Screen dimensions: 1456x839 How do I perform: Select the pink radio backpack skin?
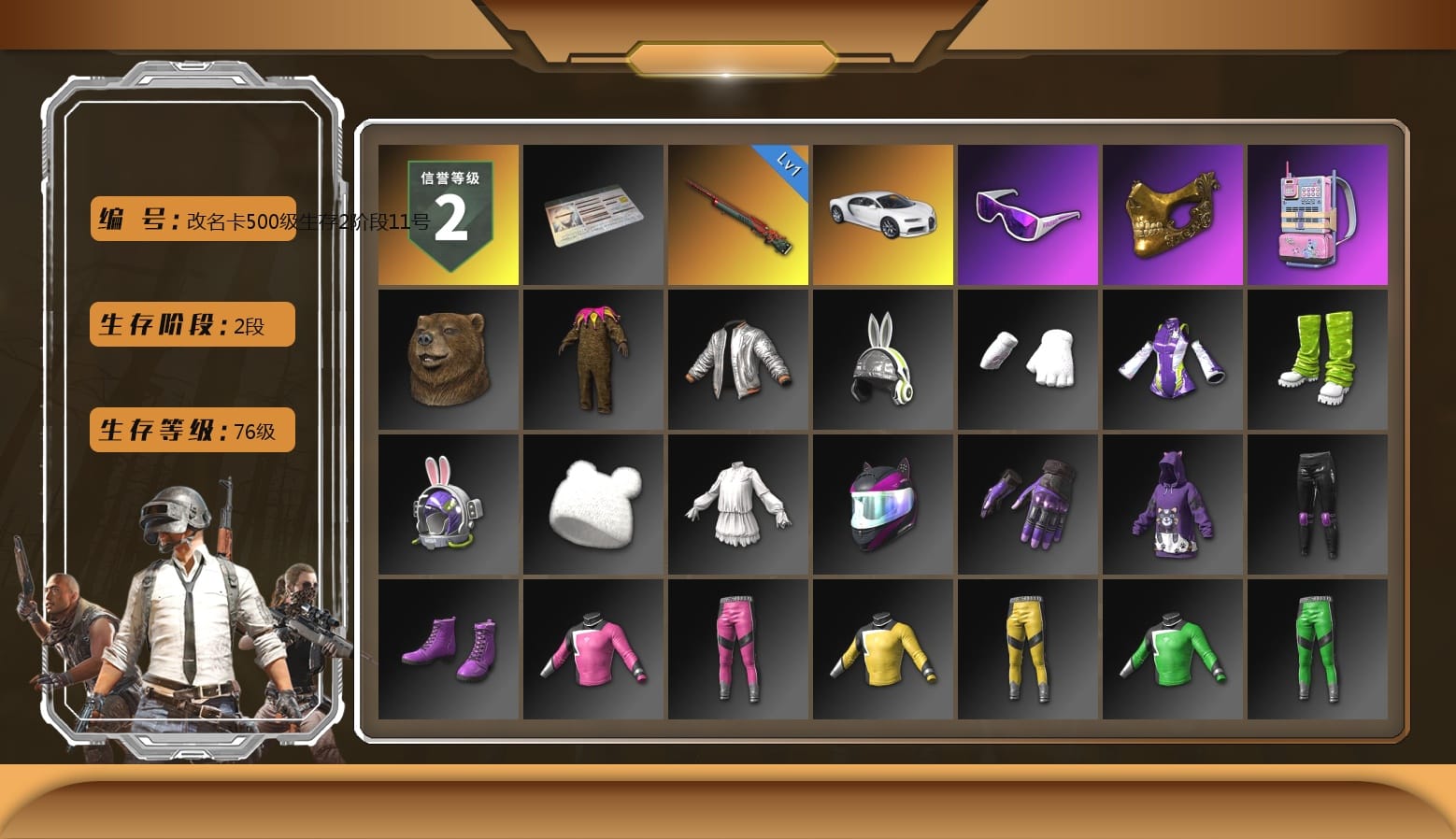click(x=1317, y=214)
